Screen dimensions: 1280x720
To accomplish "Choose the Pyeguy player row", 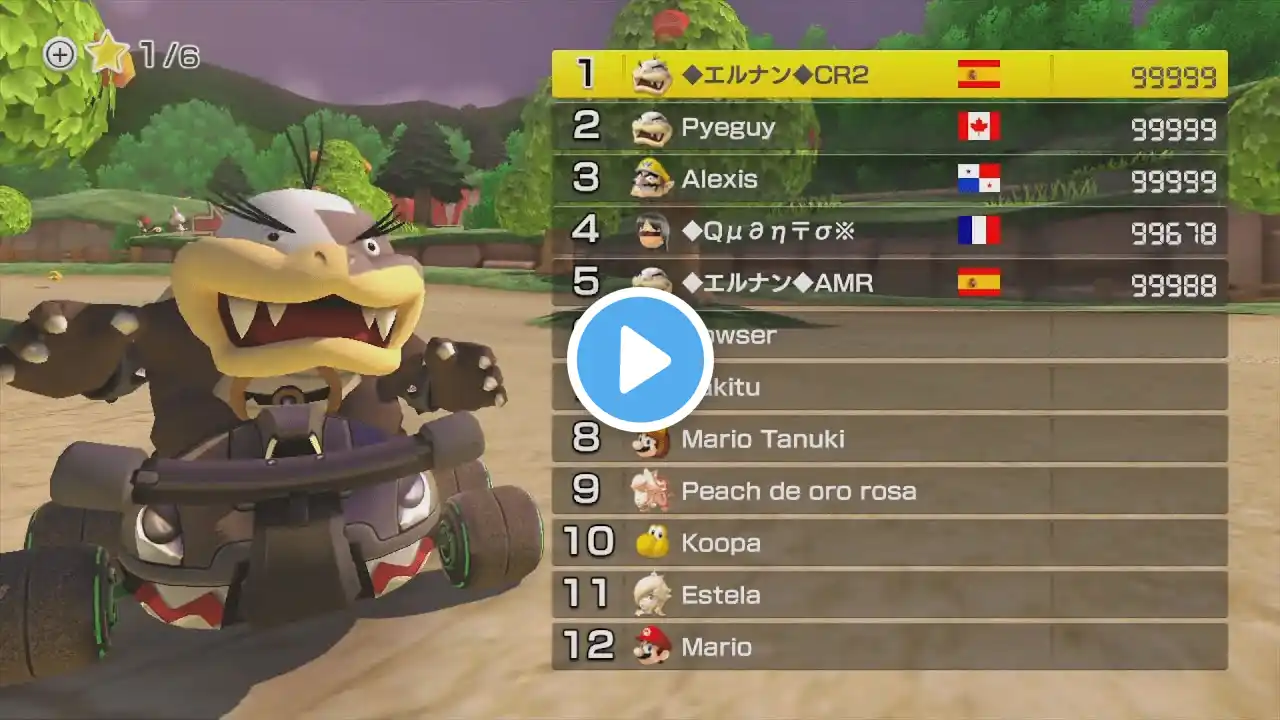I will 889,127.
